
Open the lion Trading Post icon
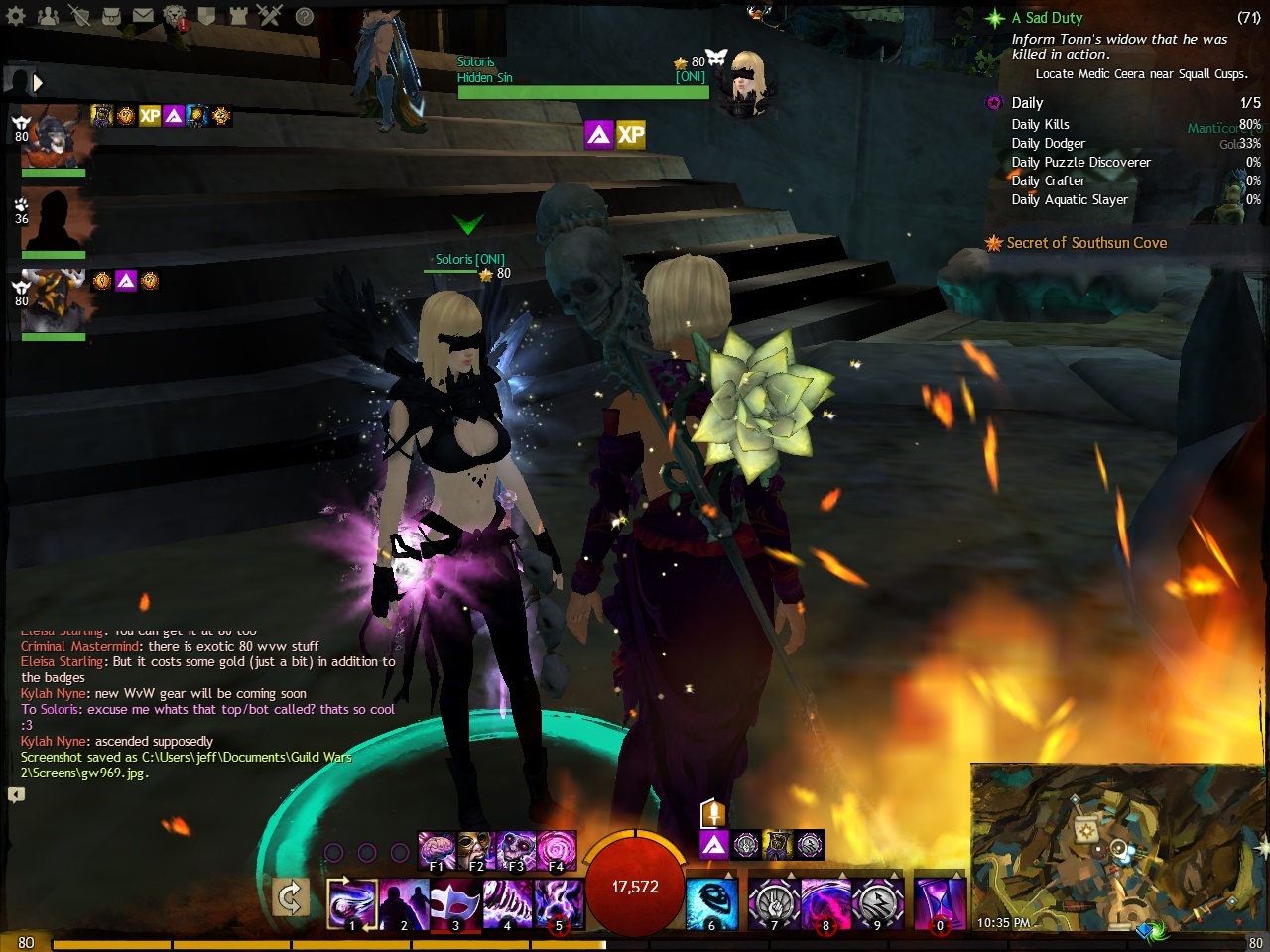(x=175, y=16)
